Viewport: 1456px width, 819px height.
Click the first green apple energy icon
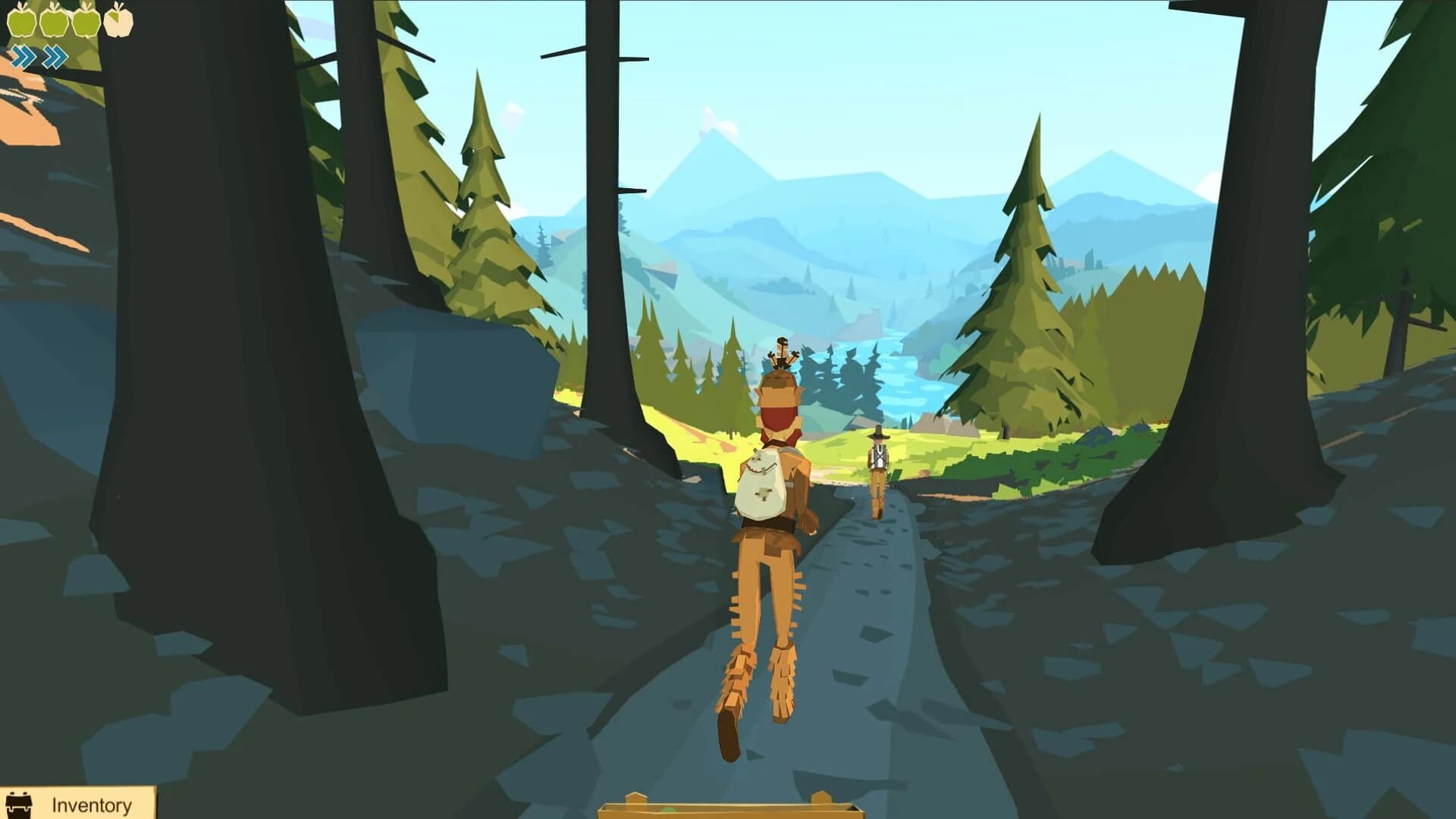21,21
